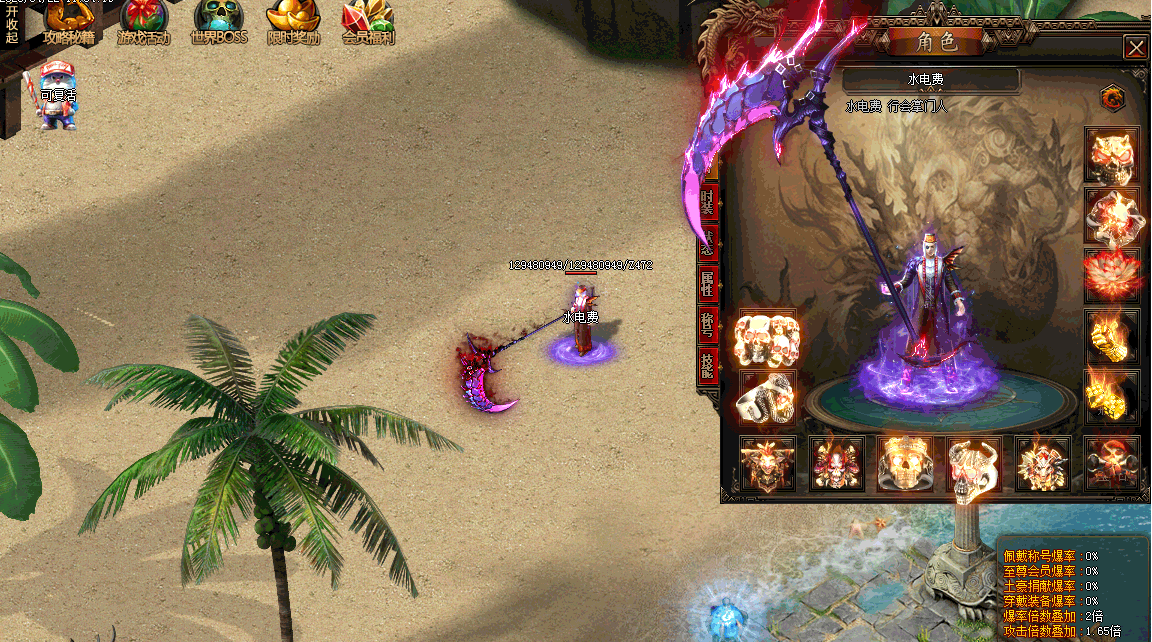Switch to the 技能 skills tab
Image resolution: width=1152 pixels, height=642 pixels.
[708, 364]
